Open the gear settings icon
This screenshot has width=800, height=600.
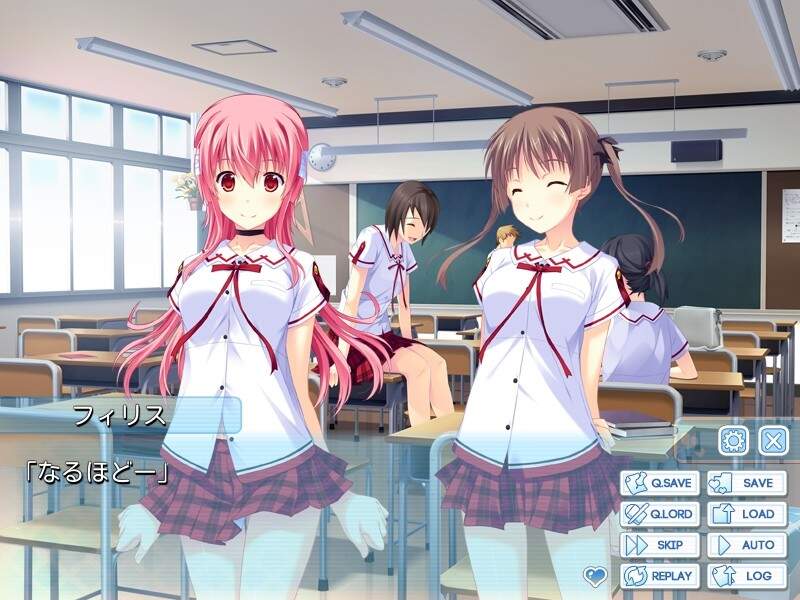click(735, 440)
